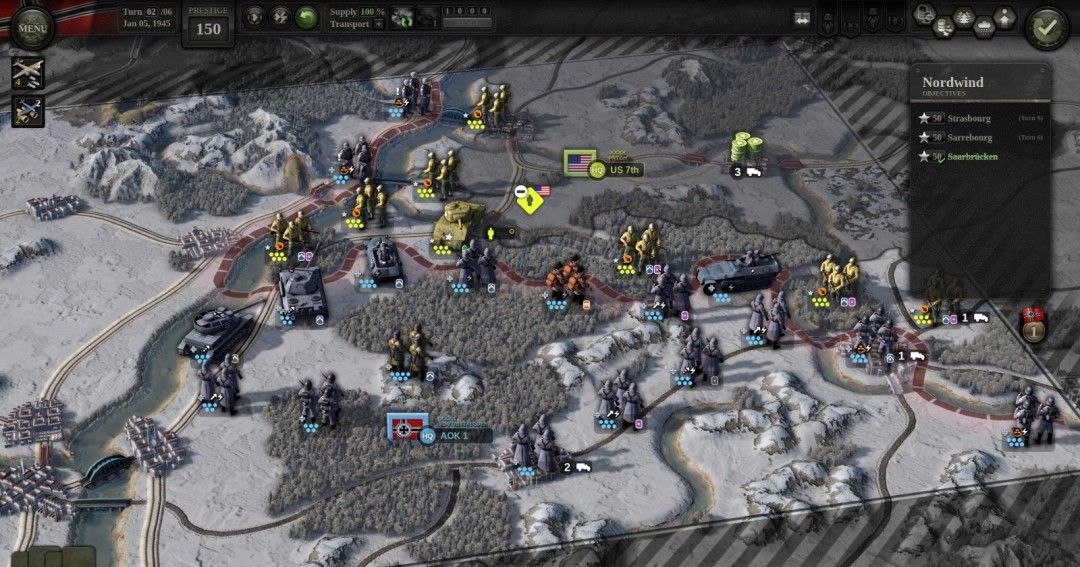The height and width of the screenshot is (567, 1080).
Task: Toggle the up-arrow unit overlay hexagon
Action: 1003,16
